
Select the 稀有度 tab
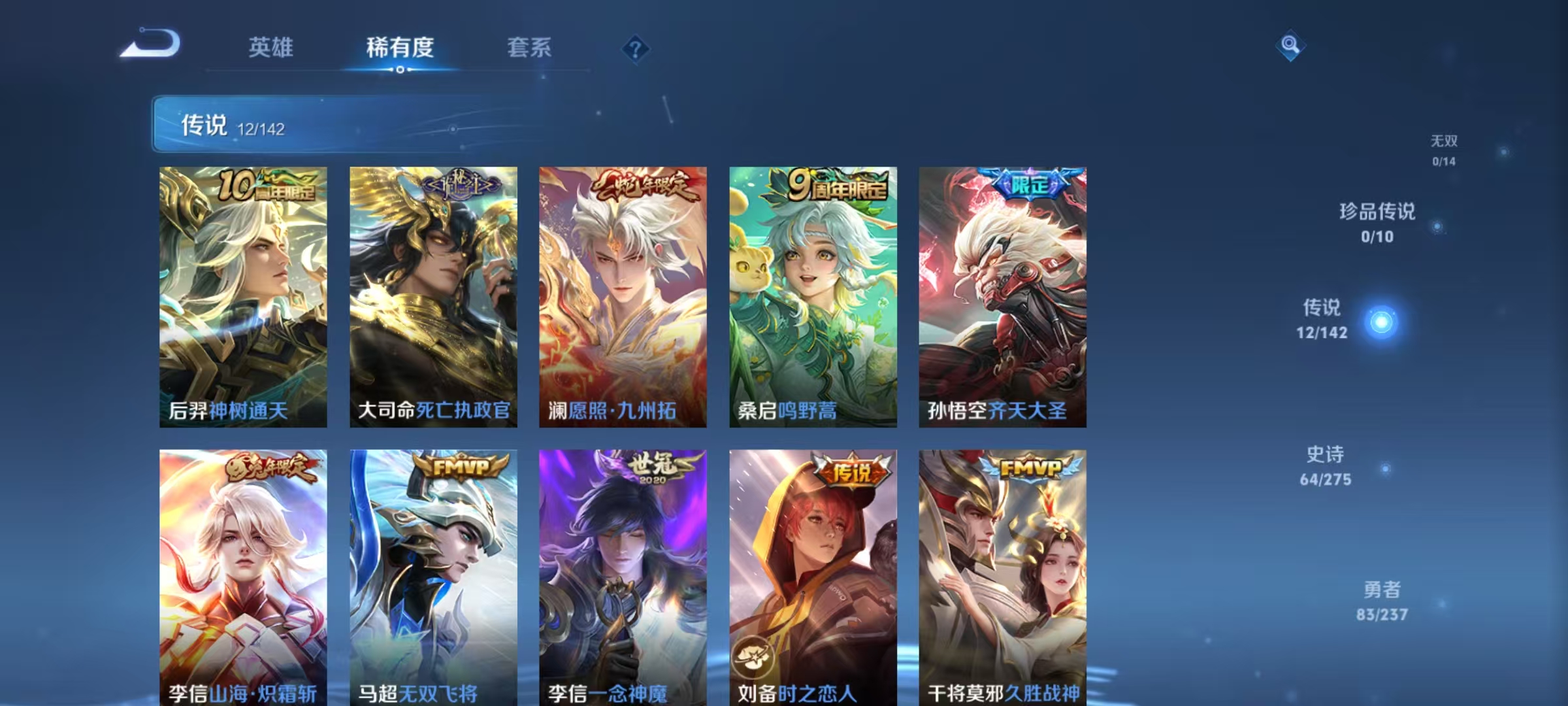pyautogui.click(x=400, y=47)
